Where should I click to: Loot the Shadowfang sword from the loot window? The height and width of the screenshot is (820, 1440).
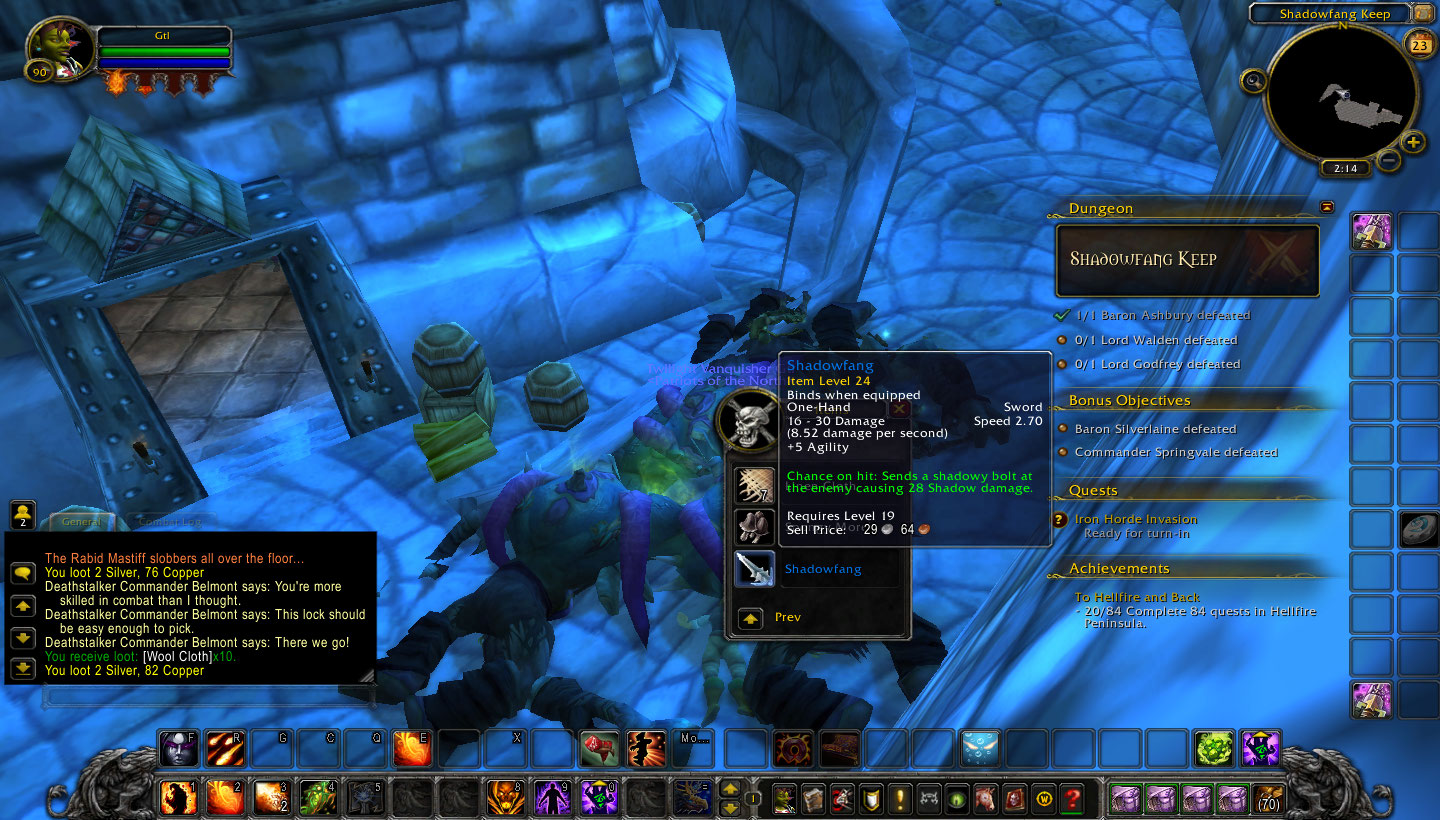(x=755, y=568)
